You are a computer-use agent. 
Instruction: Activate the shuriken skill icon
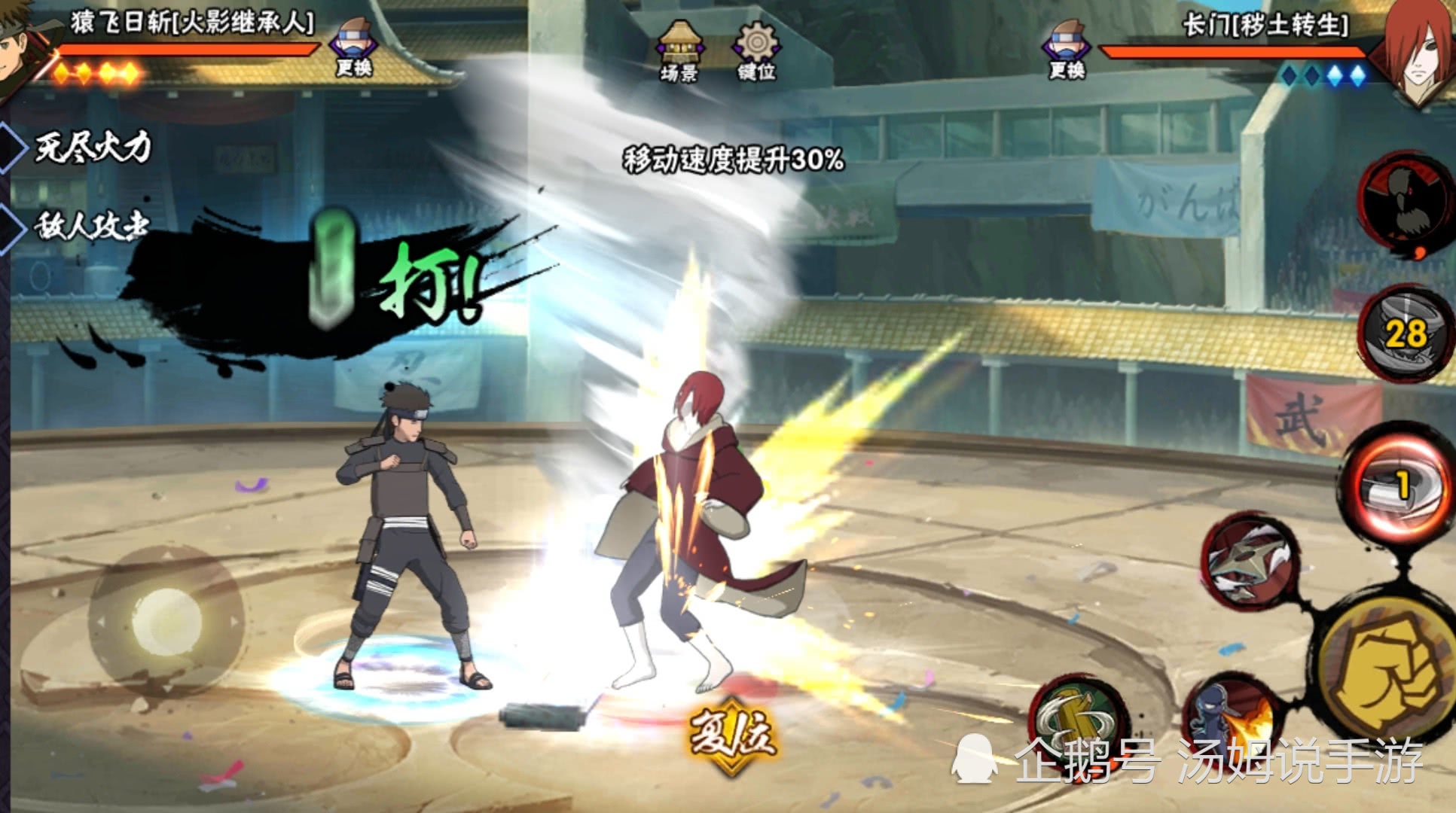1250,559
